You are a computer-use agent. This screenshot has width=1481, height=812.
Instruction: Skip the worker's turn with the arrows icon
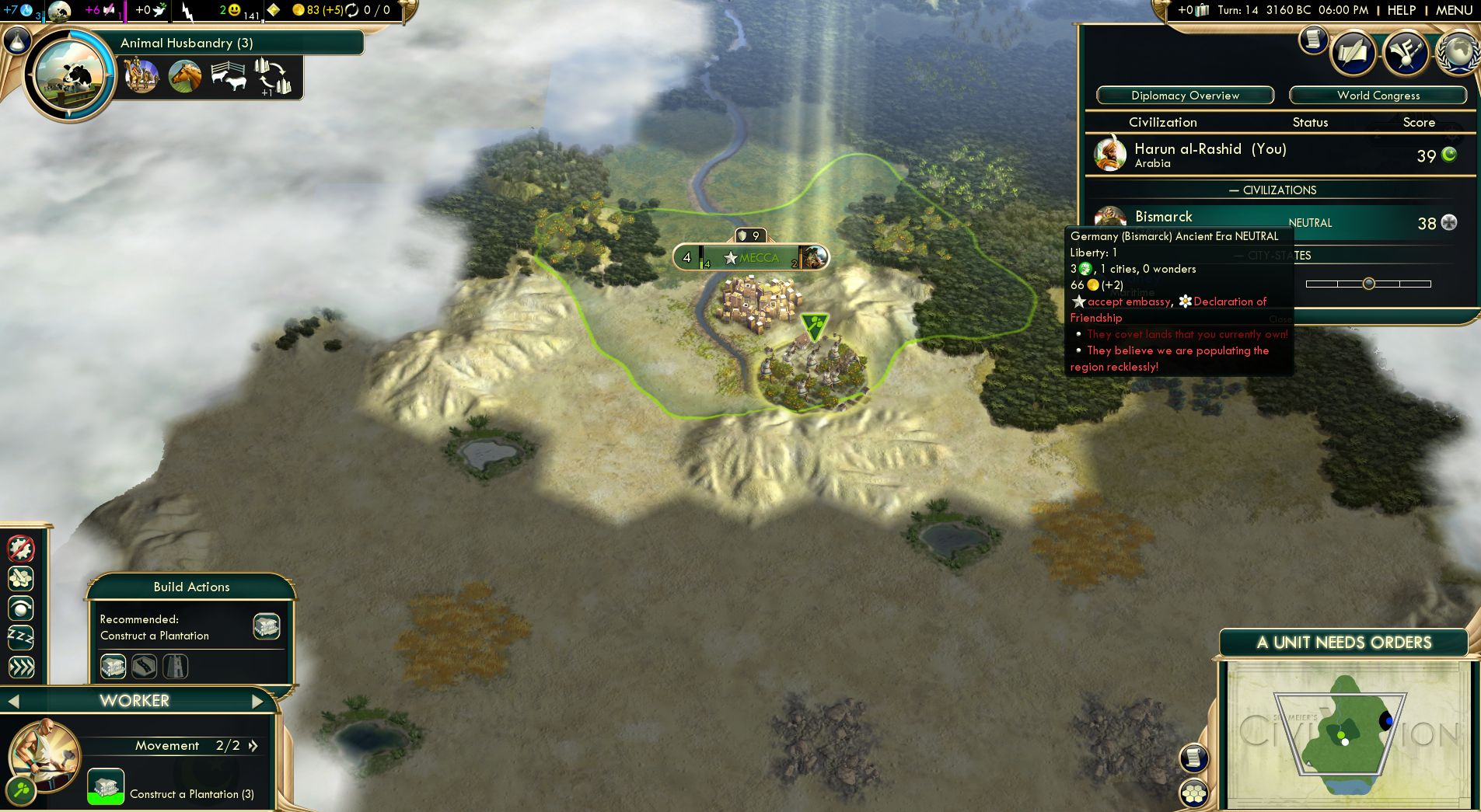click(21, 667)
